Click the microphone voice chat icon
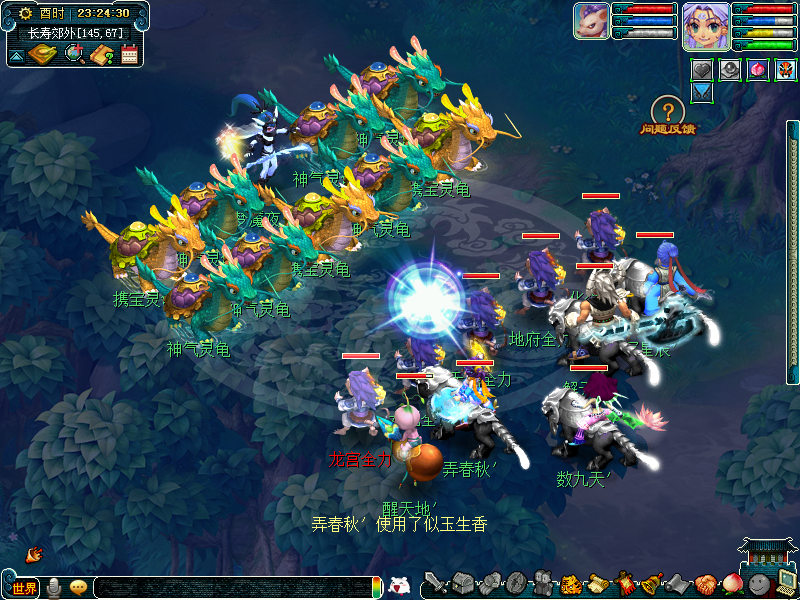 coord(53,588)
